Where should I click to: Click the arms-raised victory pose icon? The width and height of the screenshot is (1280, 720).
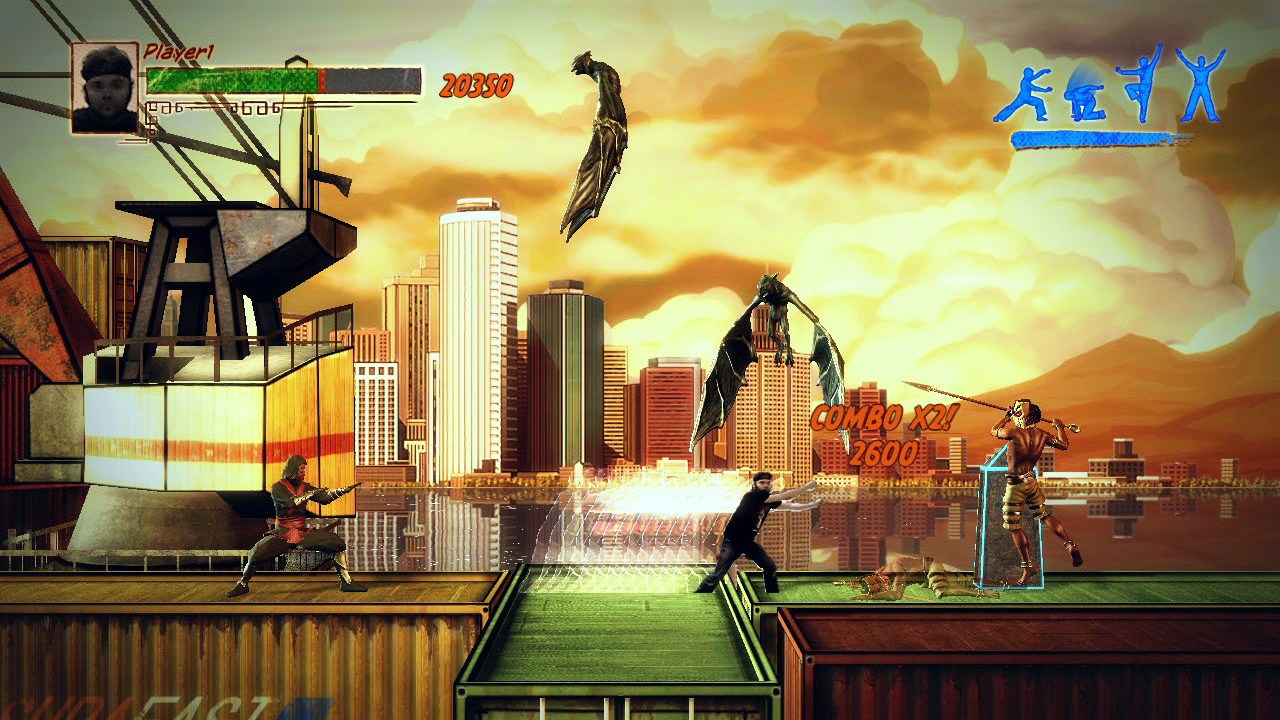pyautogui.click(x=1200, y=85)
